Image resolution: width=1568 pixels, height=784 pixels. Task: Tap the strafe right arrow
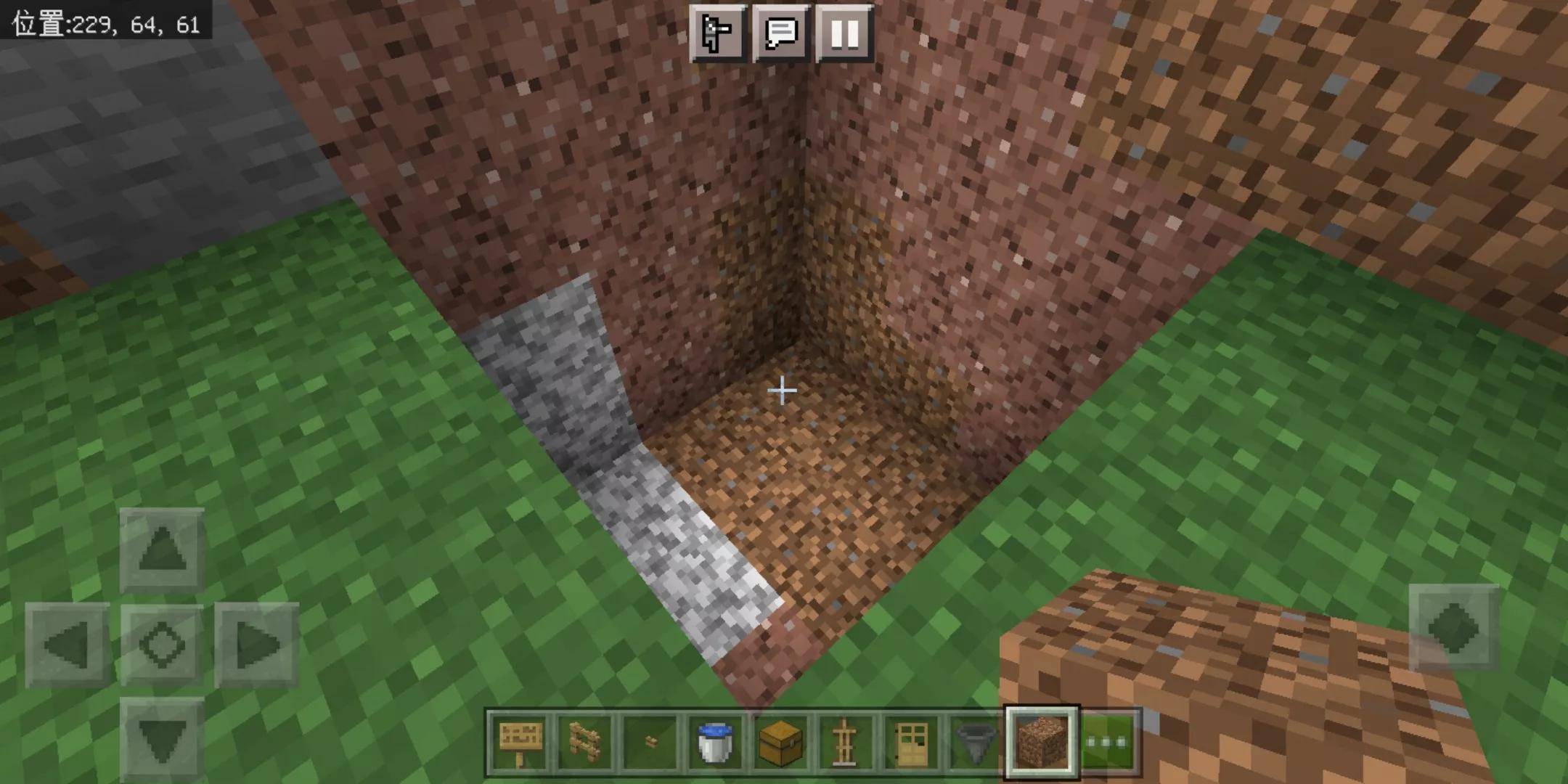[x=256, y=645]
